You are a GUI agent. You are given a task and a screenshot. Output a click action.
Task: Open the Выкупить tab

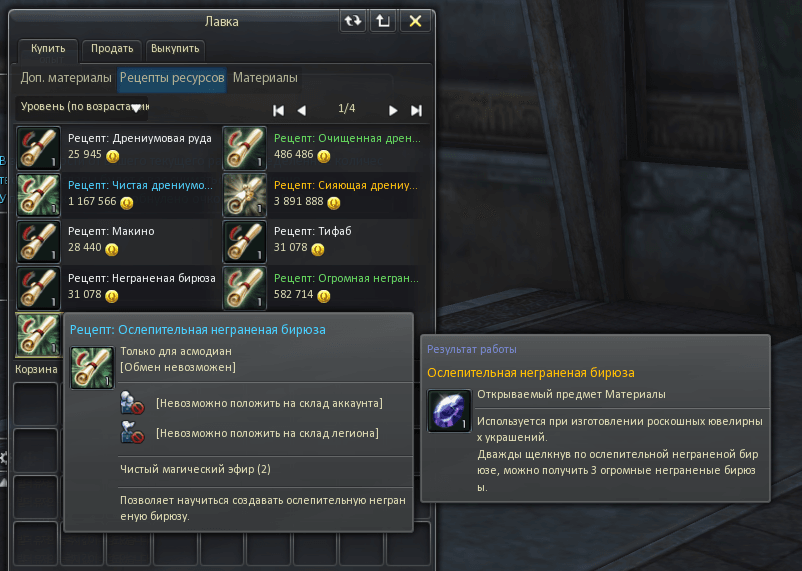click(x=176, y=48)
